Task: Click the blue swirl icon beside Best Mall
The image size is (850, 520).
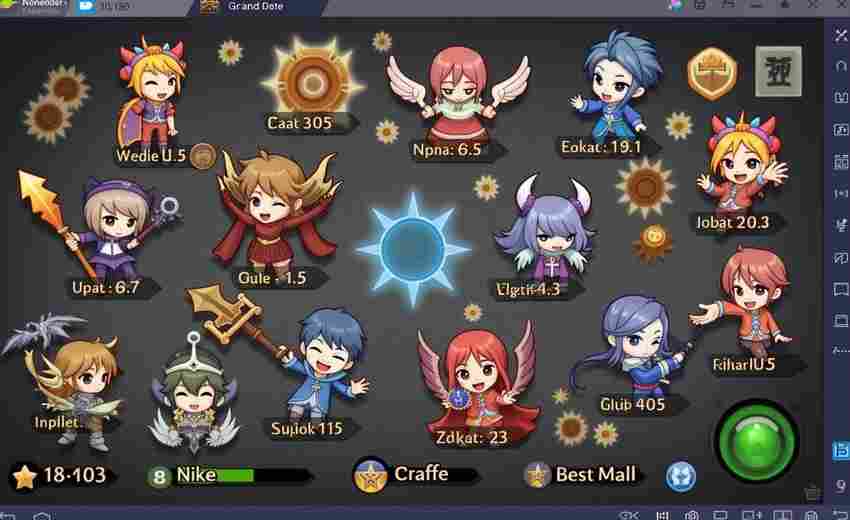Action: click(680, 475)
